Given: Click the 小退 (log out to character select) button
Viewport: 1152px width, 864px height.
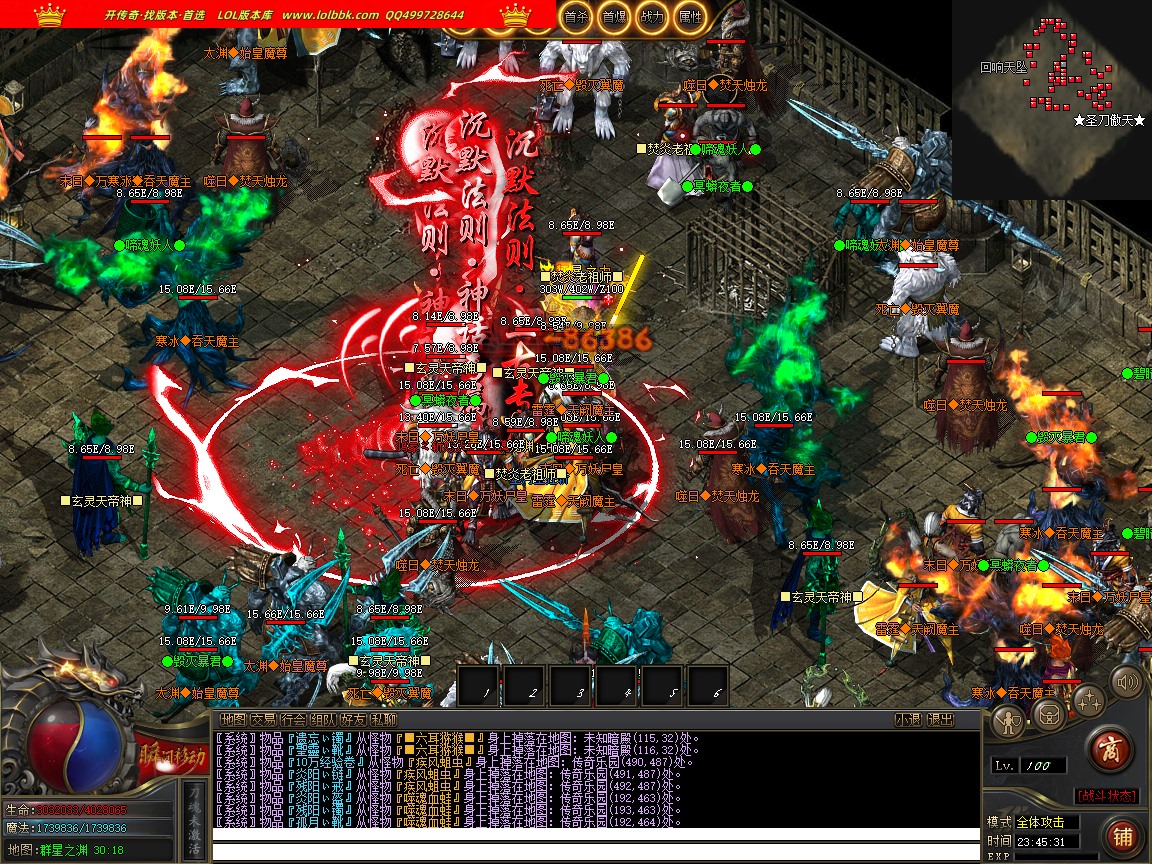Looking at the screenshot, I should [x=907, y=719].
